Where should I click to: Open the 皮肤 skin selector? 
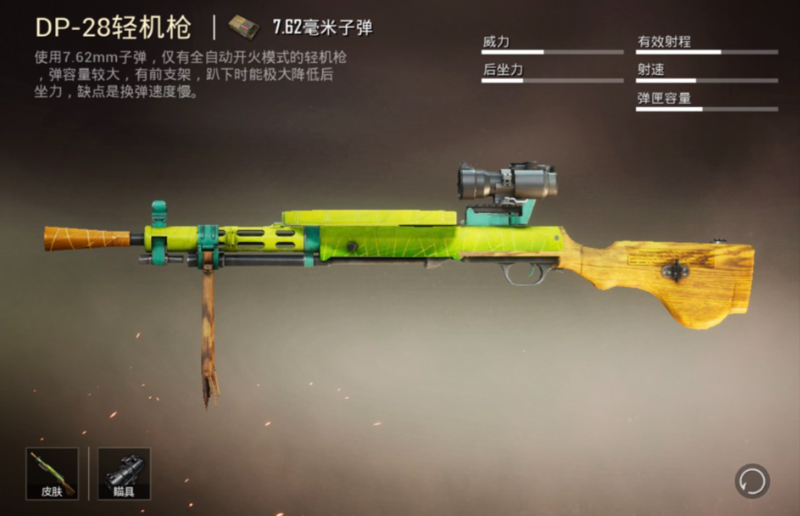click(52, 473)
